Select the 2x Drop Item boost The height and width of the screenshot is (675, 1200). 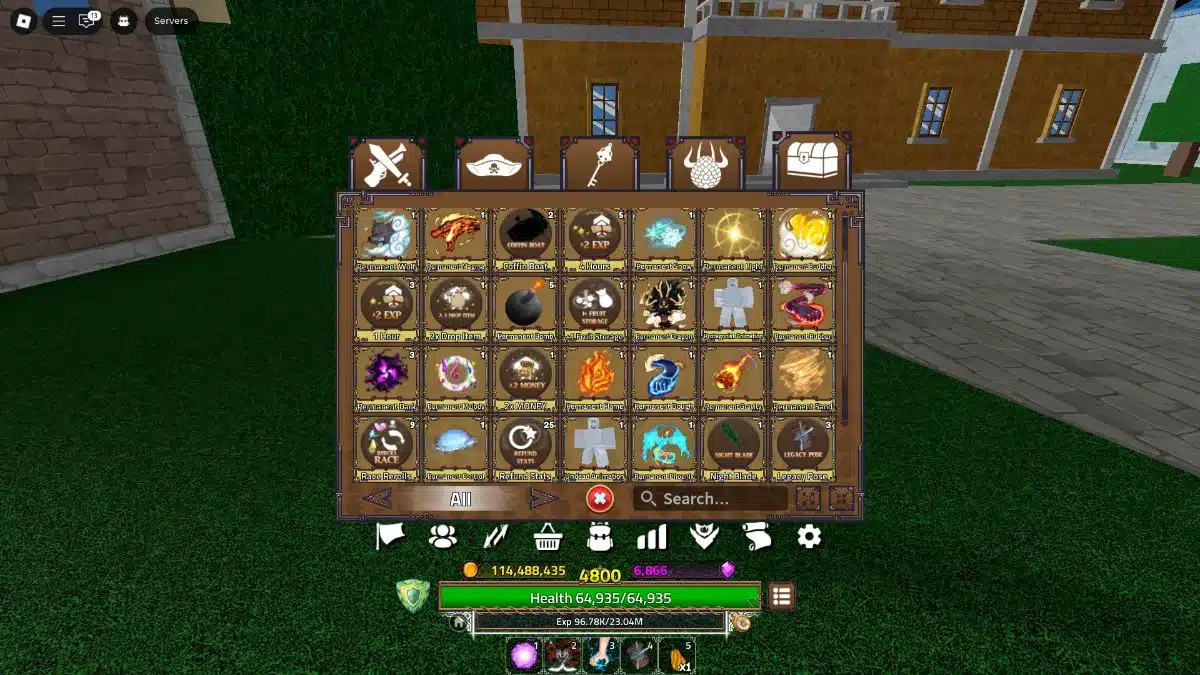[x=456, y=306]
